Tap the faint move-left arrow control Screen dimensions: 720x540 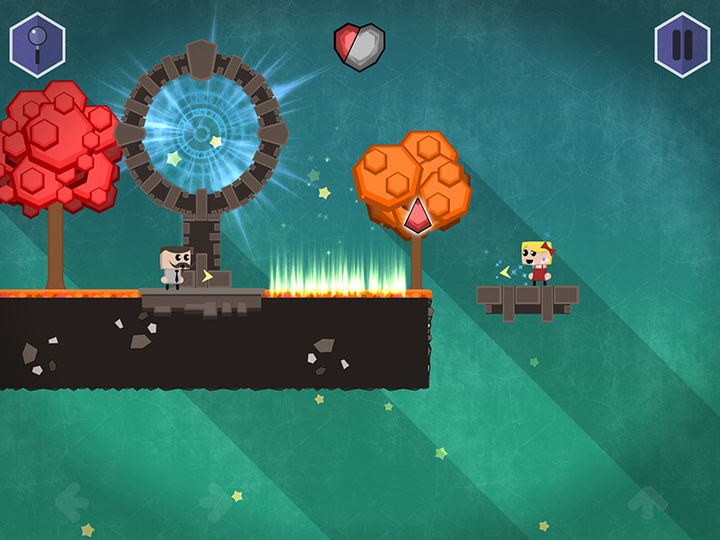[71, 502]
